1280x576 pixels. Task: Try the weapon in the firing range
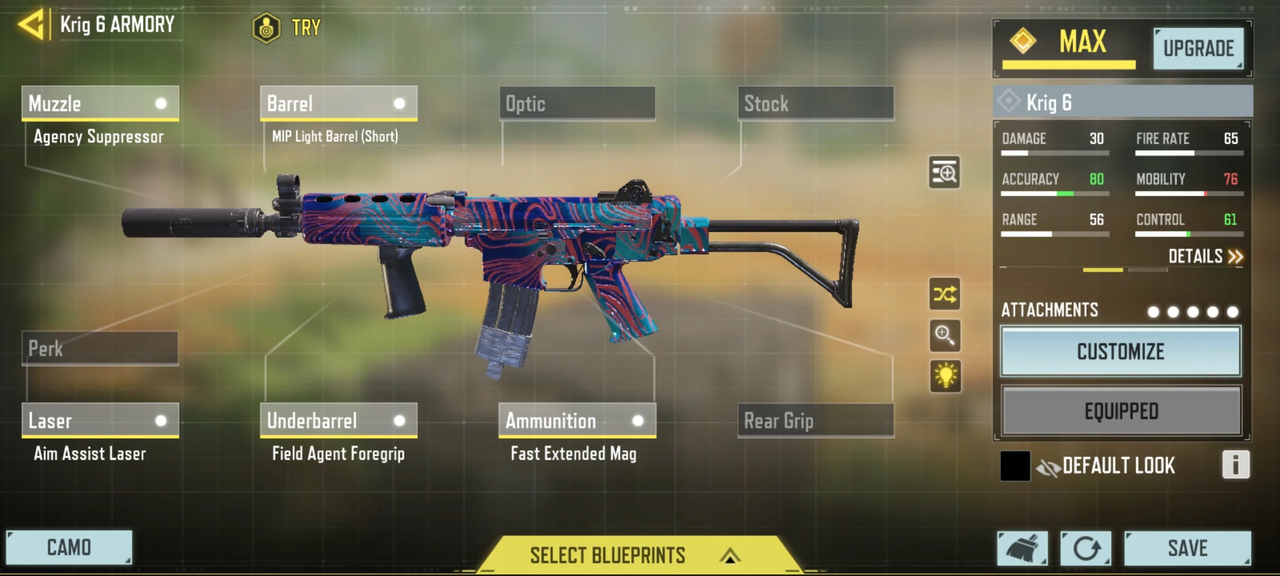pos(287,28)
